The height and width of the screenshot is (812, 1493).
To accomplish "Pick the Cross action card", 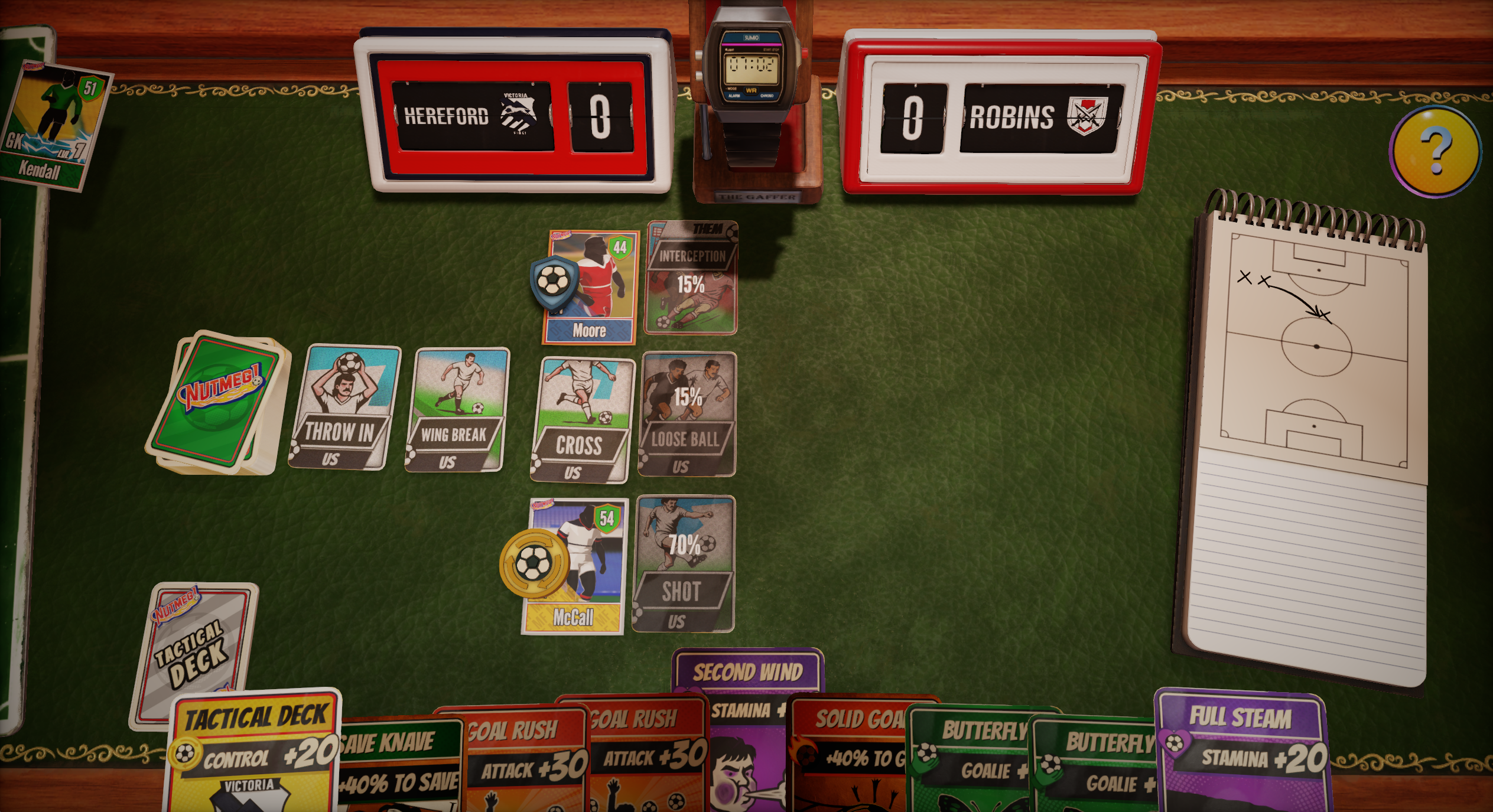I will [581, 420].
